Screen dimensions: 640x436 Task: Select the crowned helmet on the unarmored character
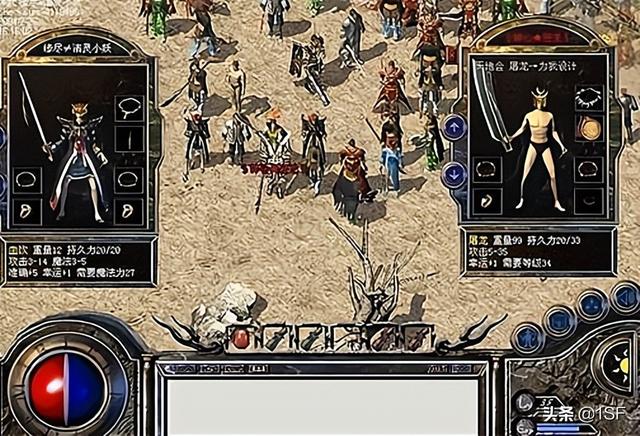540,97
